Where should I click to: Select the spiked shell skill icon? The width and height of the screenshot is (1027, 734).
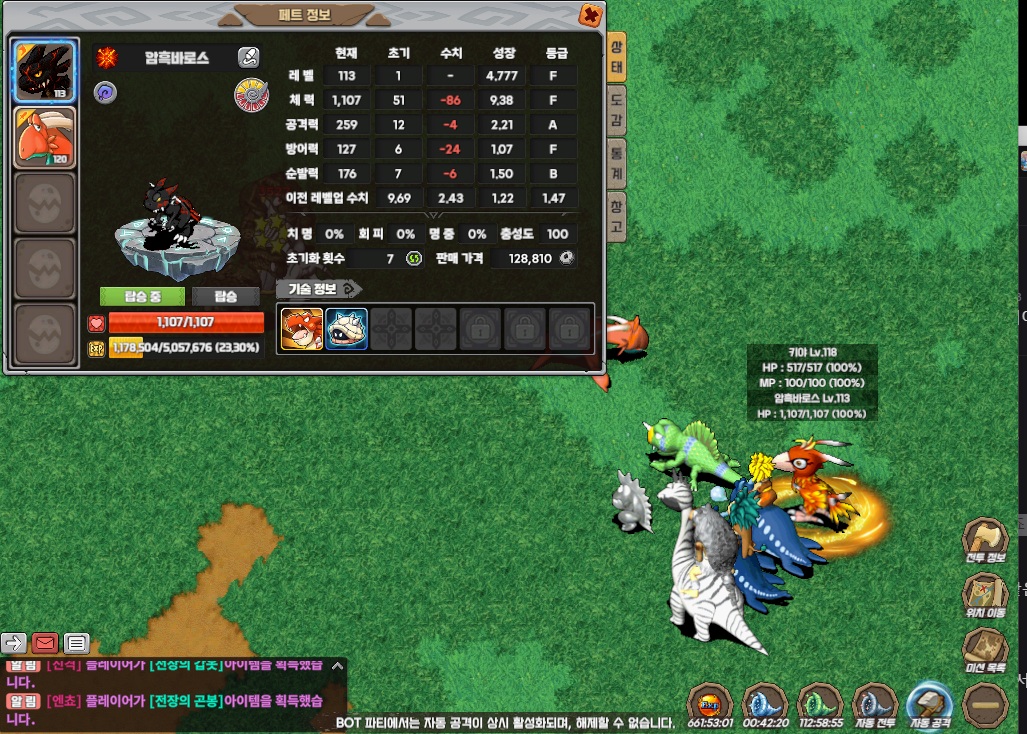(x=346, y=328)
